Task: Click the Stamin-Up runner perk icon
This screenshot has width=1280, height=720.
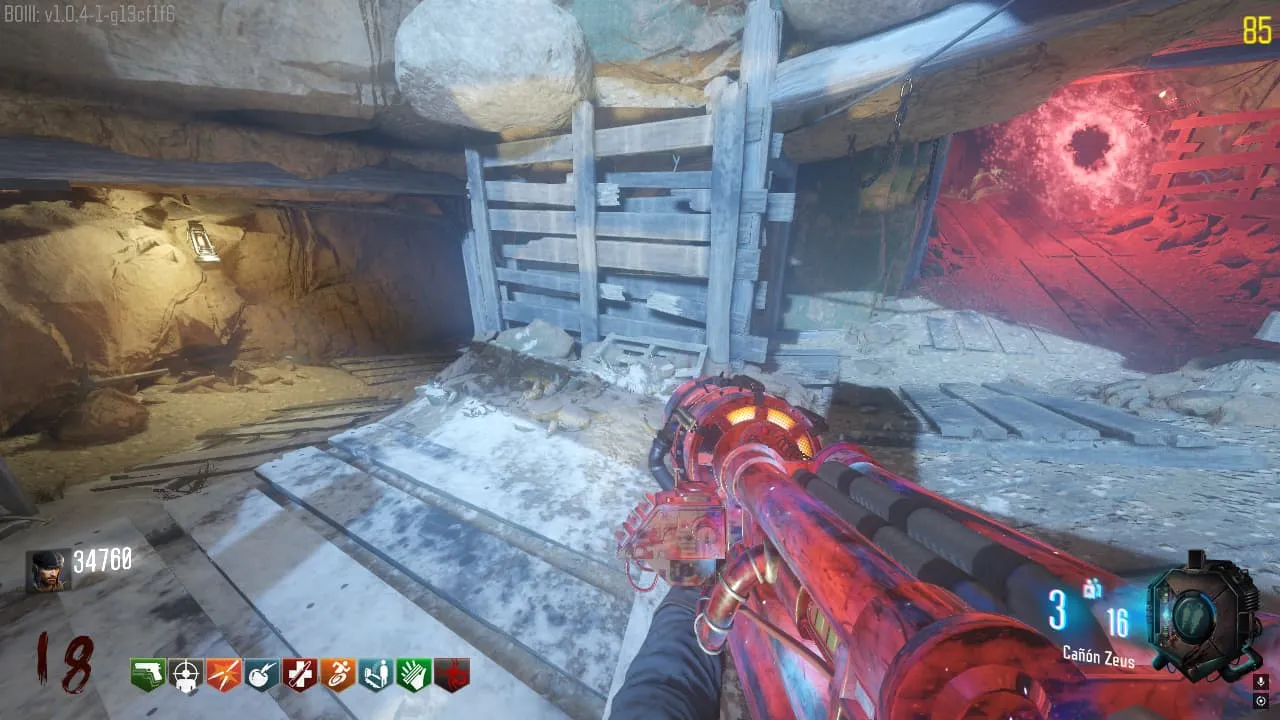Action: [x=338, y=676]
